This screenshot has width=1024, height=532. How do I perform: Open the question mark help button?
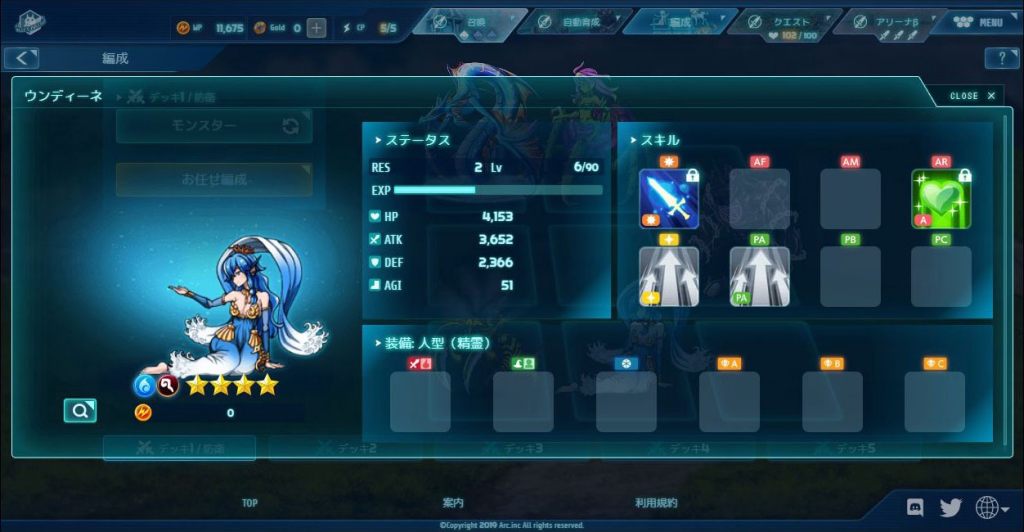pos(1001,59)
